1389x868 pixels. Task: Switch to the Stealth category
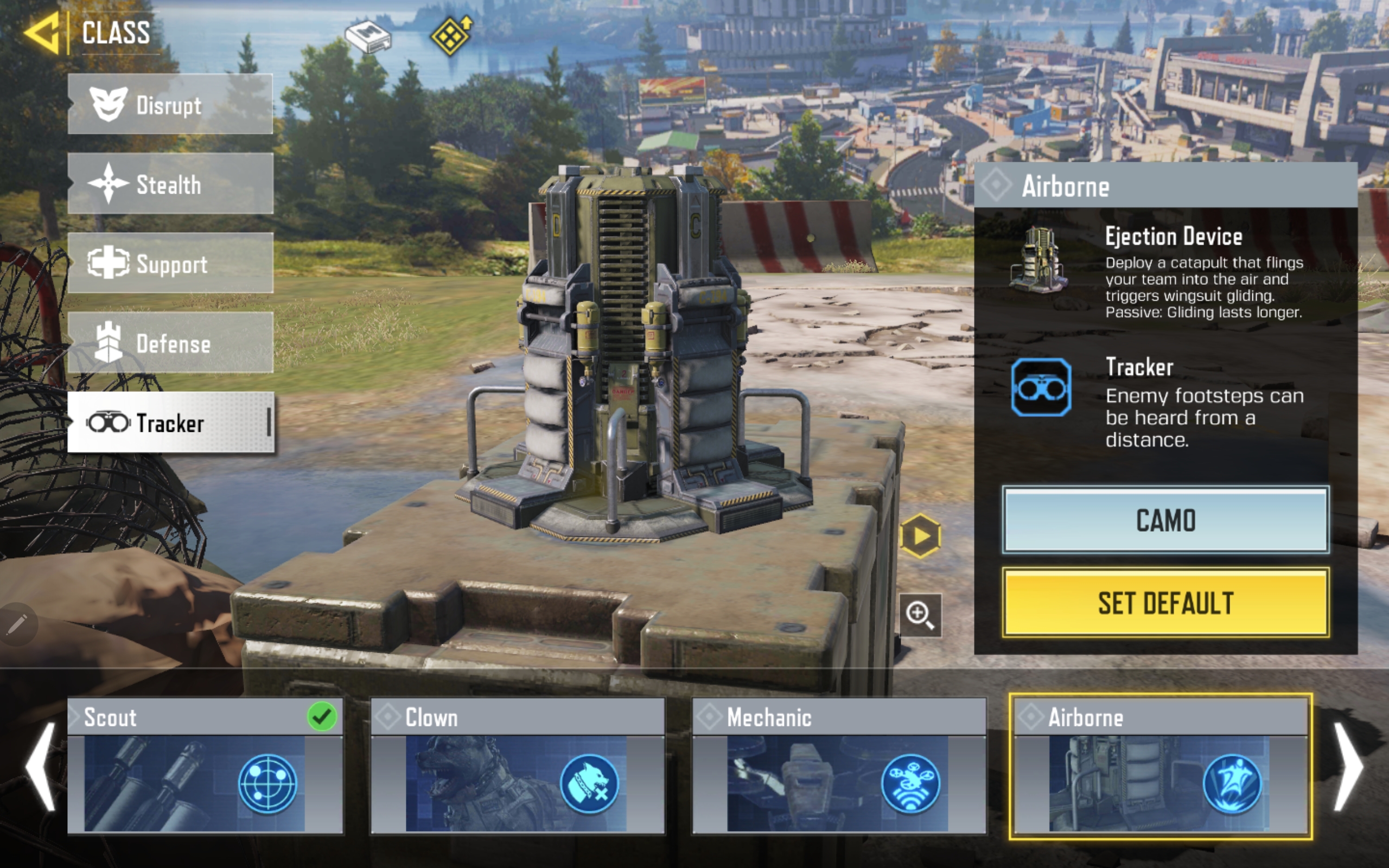tap(170, 184)
